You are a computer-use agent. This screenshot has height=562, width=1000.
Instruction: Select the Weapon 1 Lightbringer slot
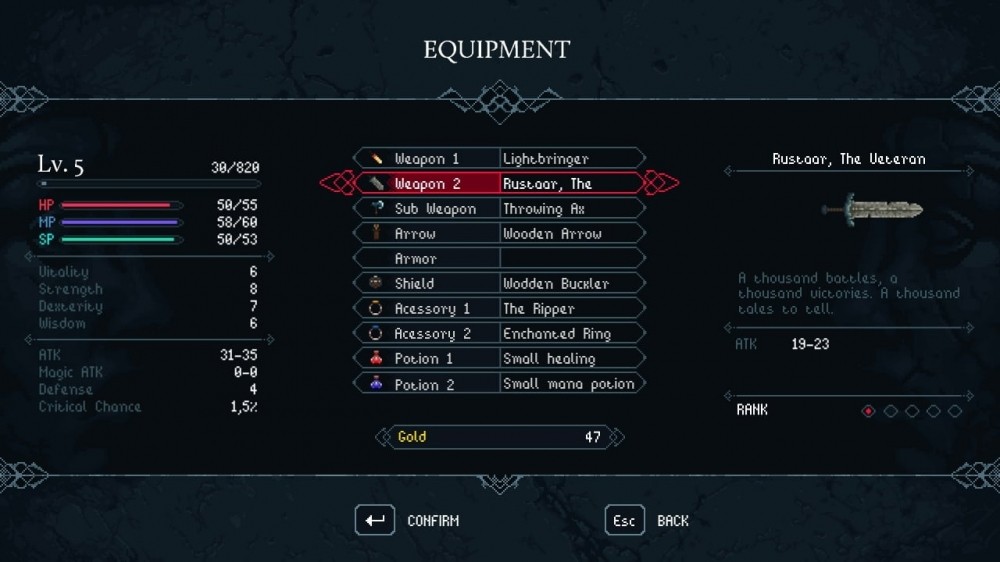[x=499, y=158]
